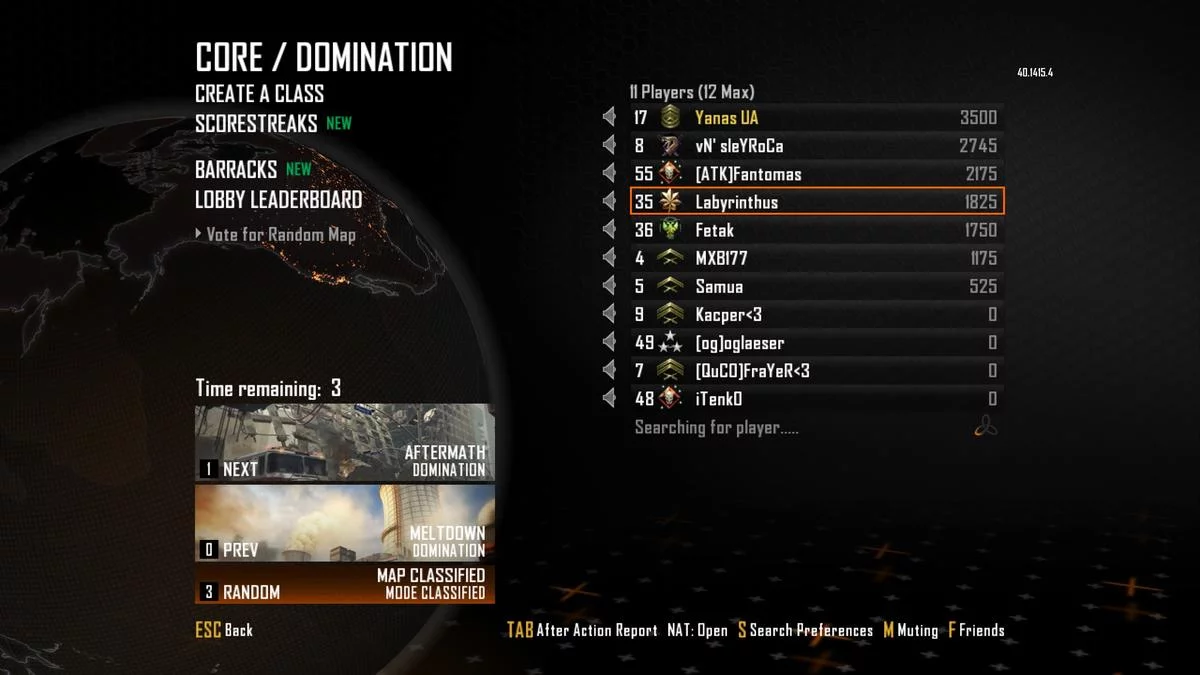Open the Friends list

coord(976,630)
